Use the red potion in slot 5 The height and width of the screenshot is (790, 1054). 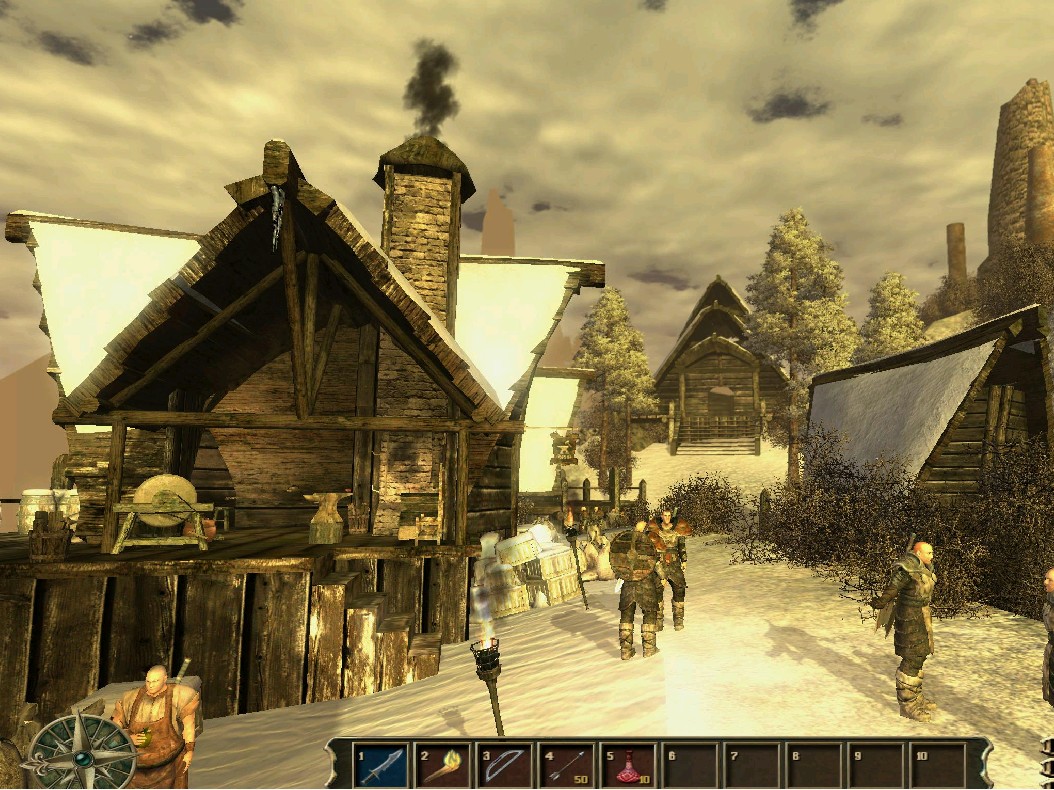coord(629,766)
